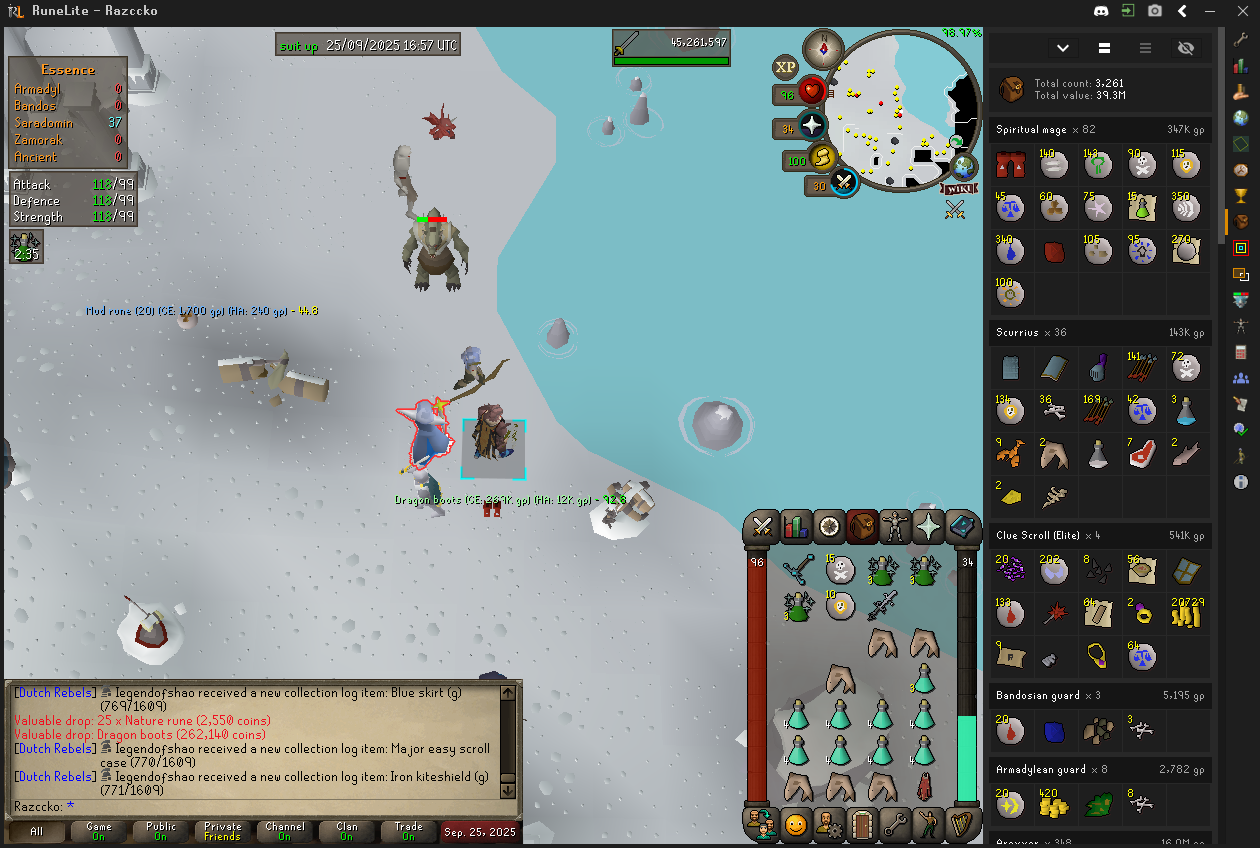Open the Combat Options tab
Image resolution: width=1260 pixels, height=848 pixels.
[x=763, y=526]
